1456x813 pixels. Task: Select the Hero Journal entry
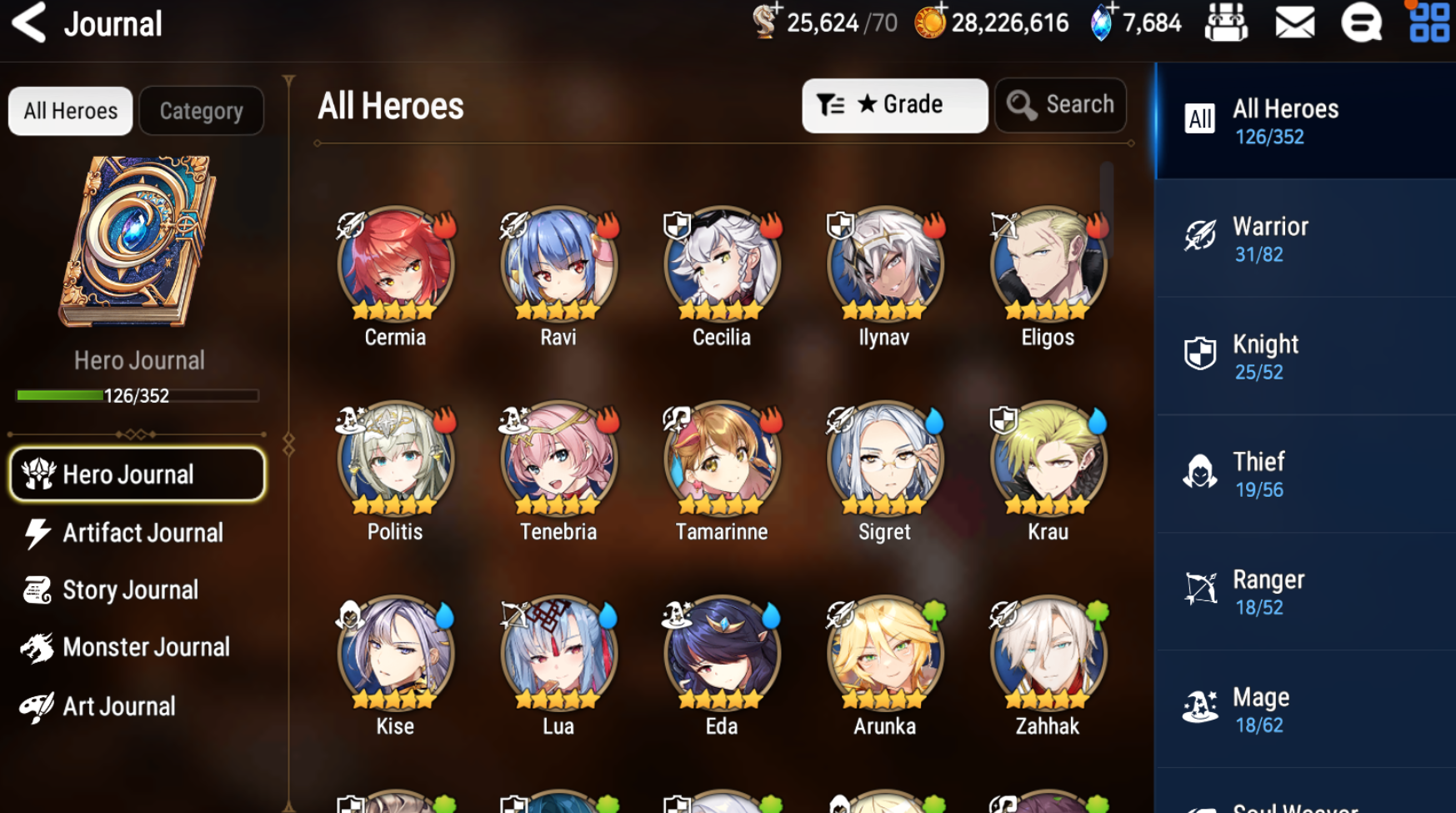tap(138, 474)
